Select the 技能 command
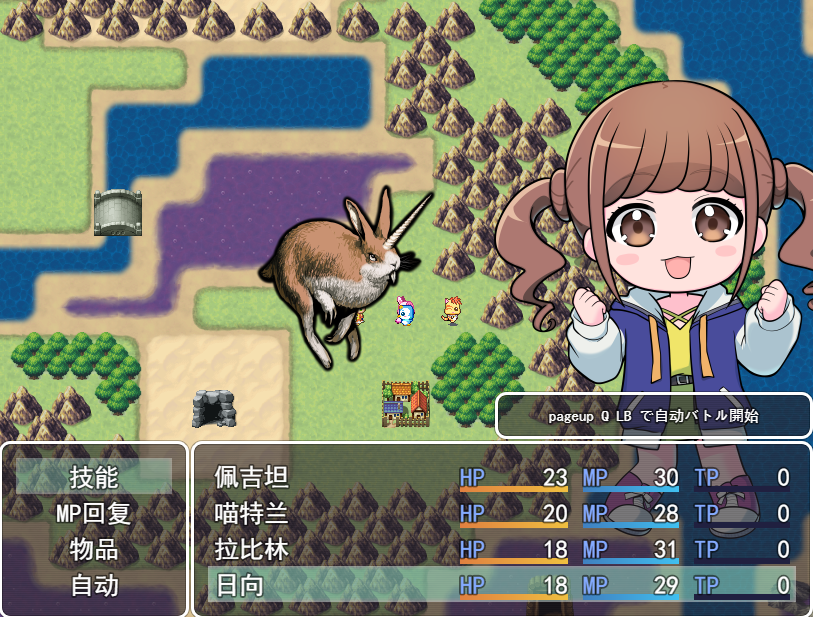 point(94,477)
